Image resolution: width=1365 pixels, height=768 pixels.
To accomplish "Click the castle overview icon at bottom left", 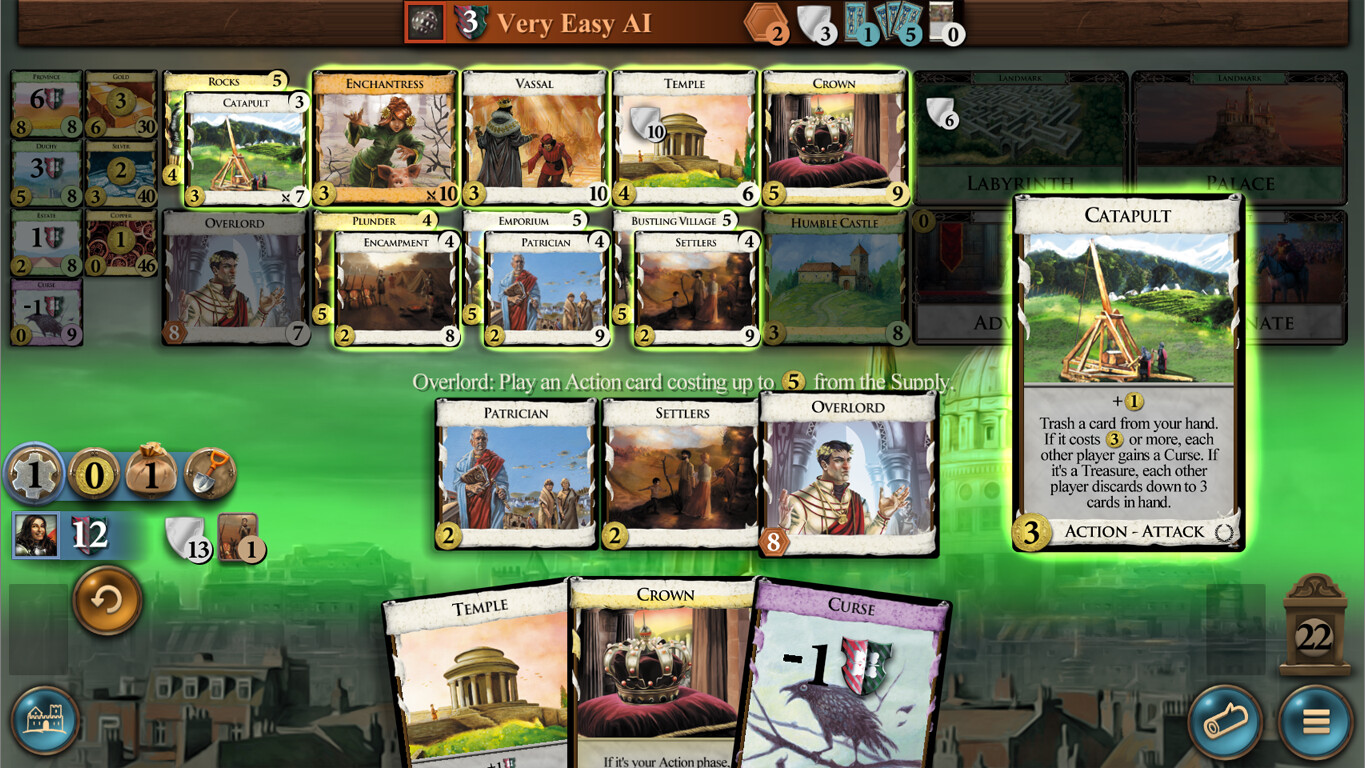I will 45,721.
